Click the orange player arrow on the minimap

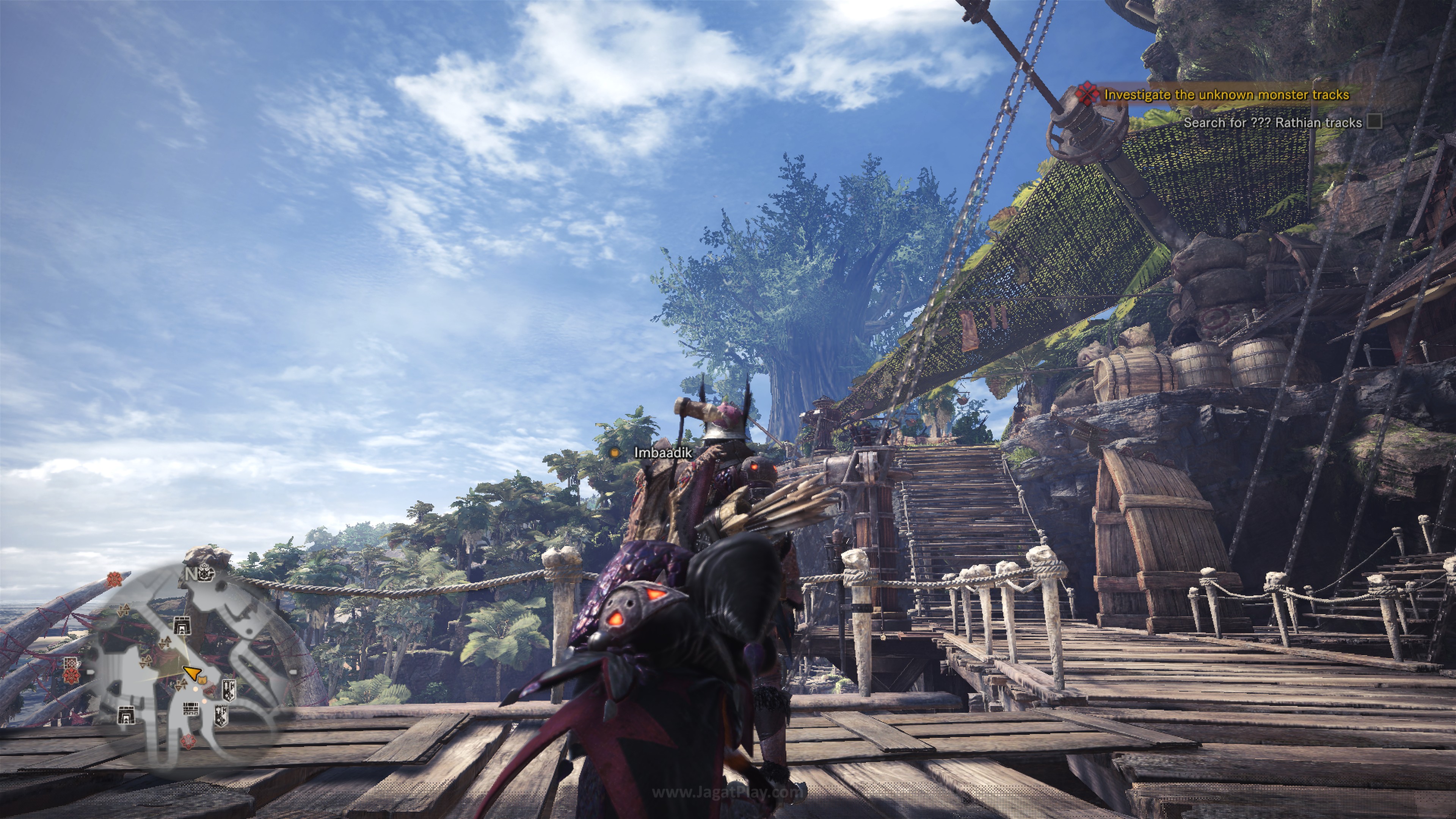193,673
